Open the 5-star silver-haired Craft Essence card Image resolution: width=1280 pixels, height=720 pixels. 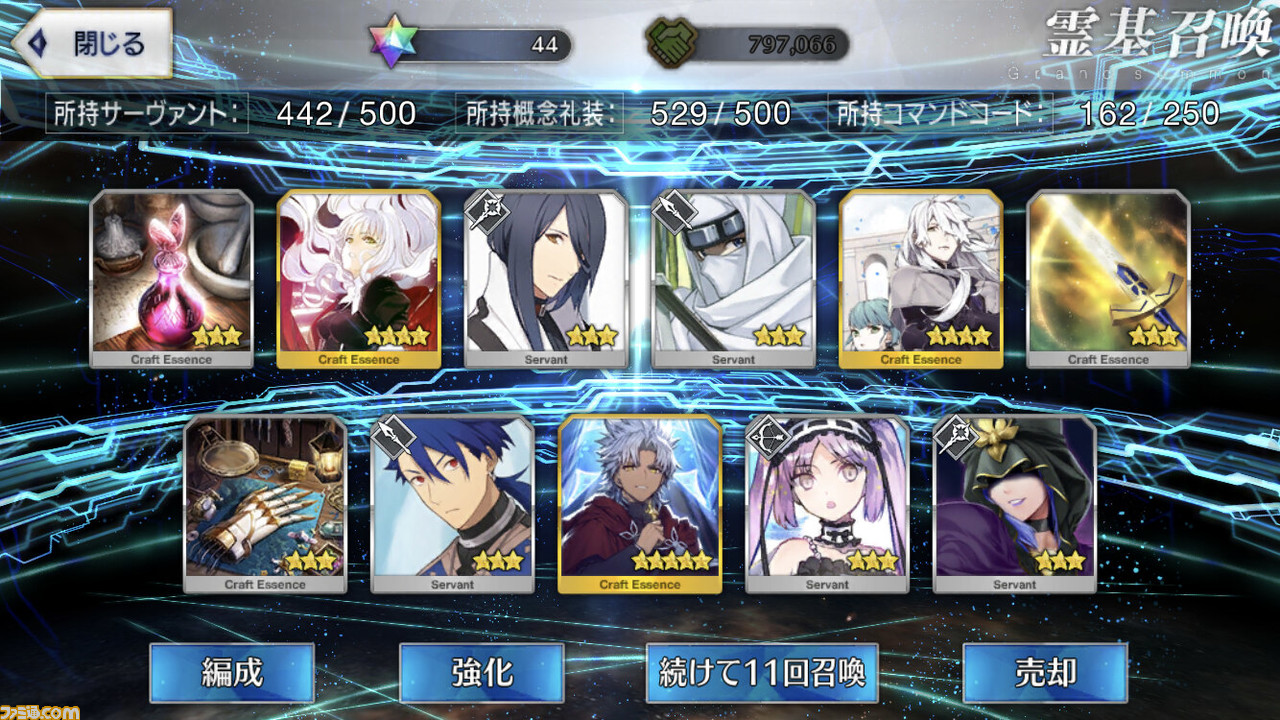[640, 503]
